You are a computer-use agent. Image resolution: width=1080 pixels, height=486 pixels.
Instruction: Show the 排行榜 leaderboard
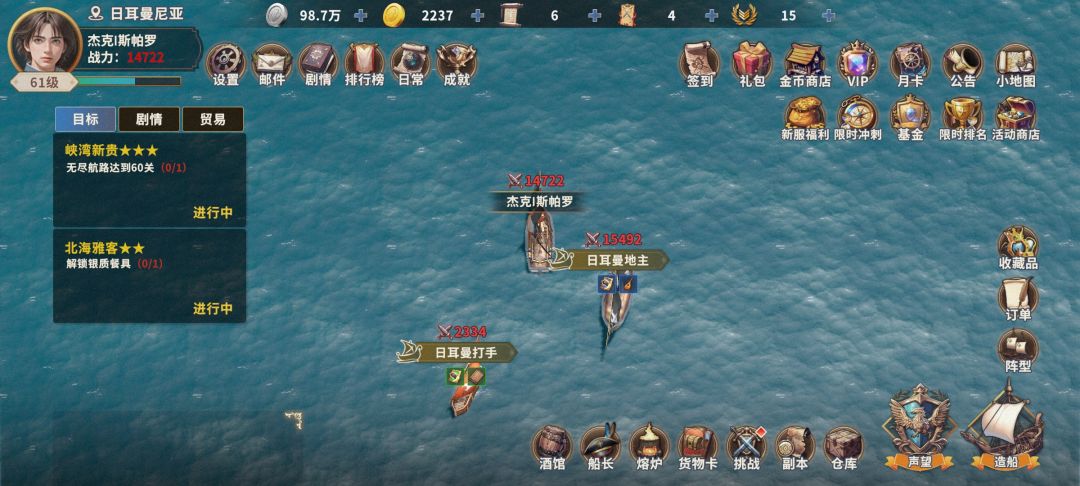(364, 64)
